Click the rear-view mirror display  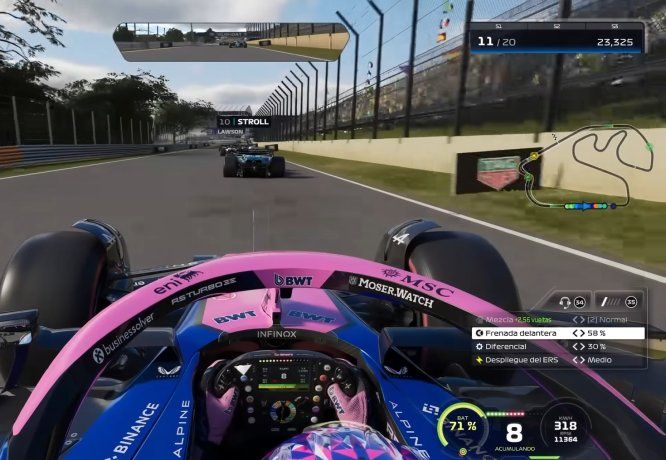pyautogui.click(x=230, y=41)
